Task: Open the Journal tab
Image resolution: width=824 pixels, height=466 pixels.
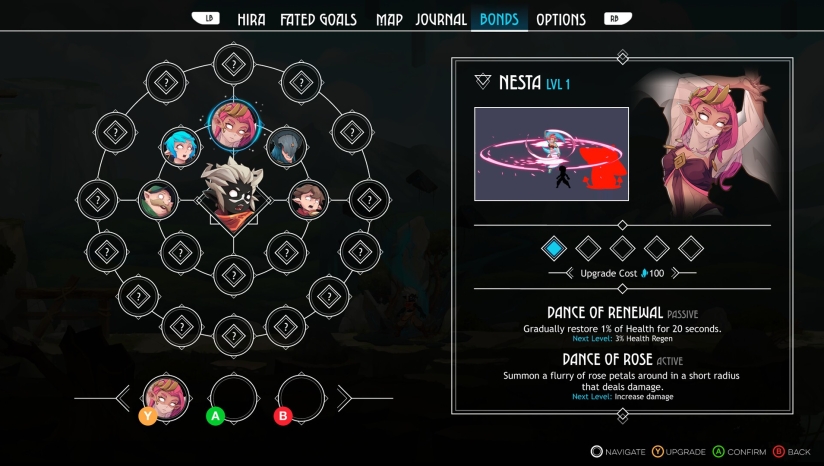Action: 441,19
